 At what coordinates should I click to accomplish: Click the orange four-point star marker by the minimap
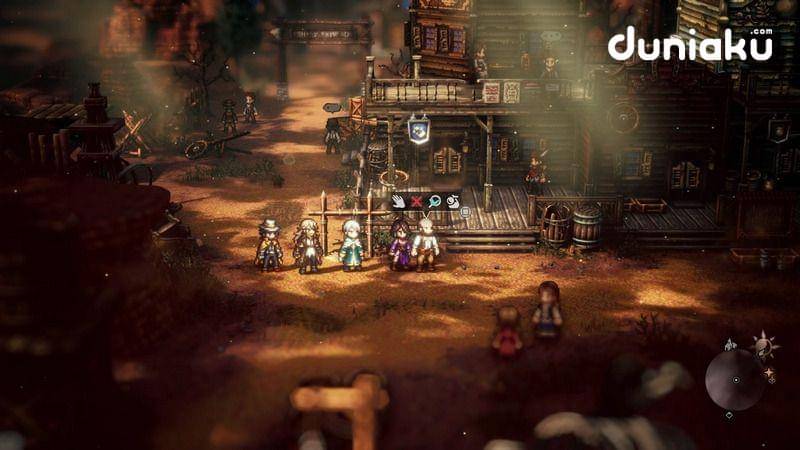[x=769, y=373]
